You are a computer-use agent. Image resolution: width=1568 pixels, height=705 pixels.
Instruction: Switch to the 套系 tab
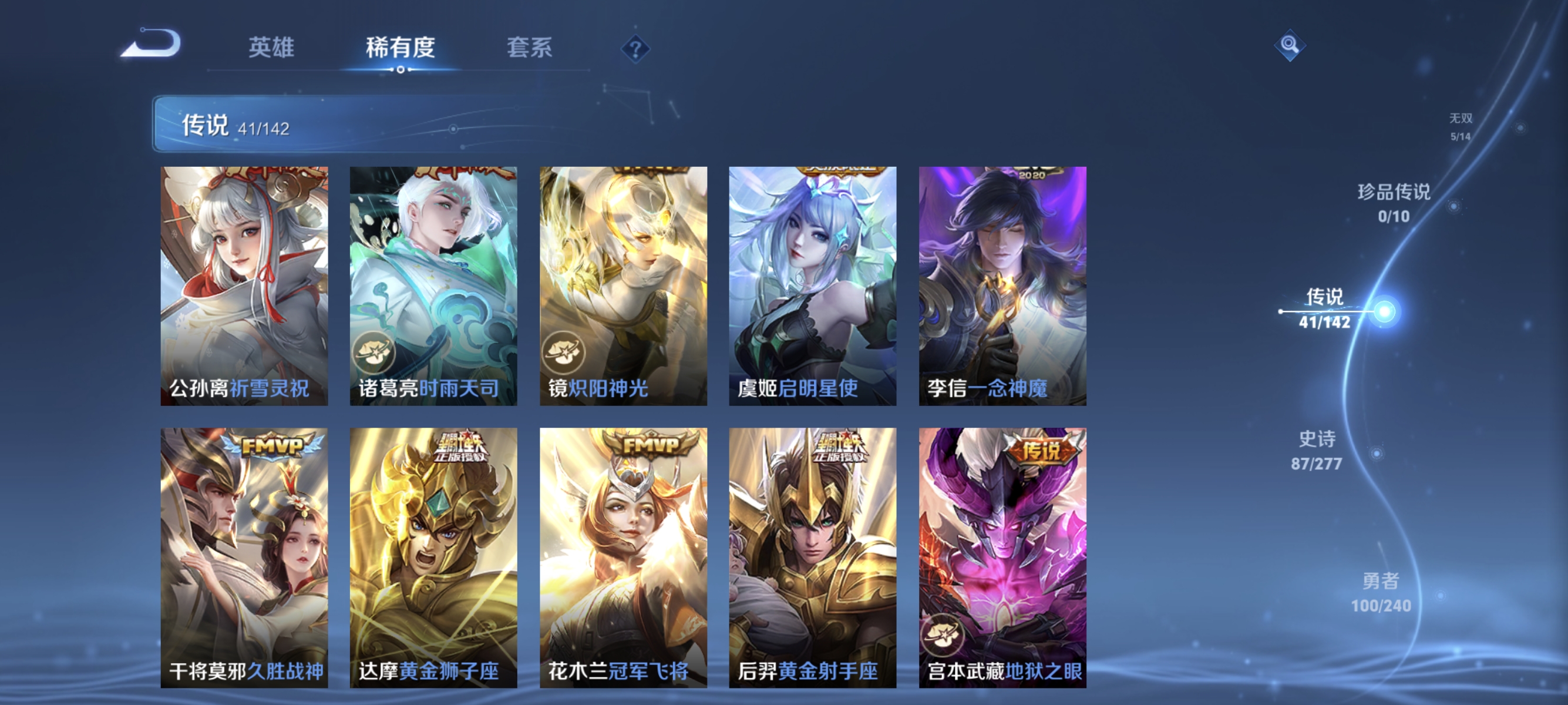point(530,49)
